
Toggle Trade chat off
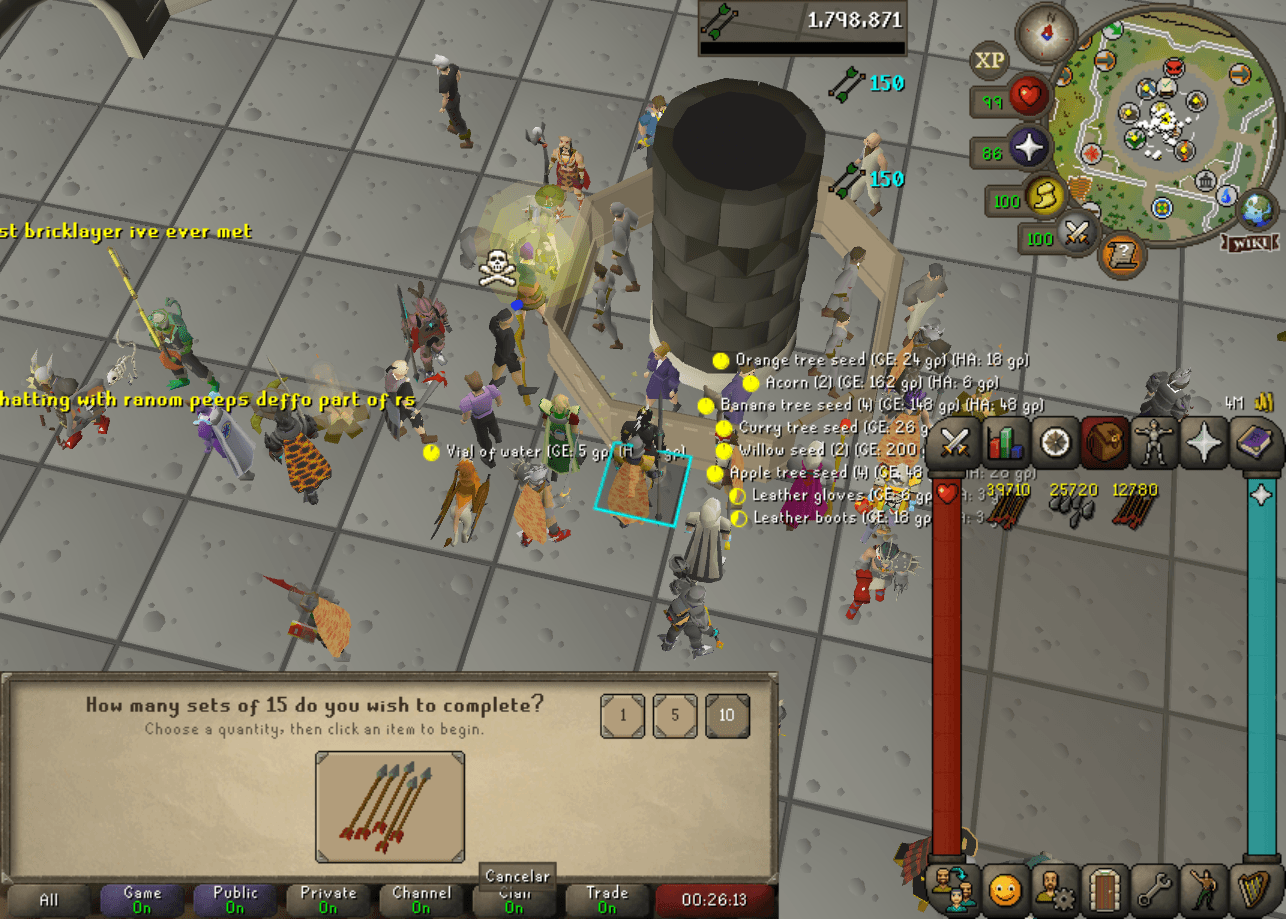click(606, 897)
